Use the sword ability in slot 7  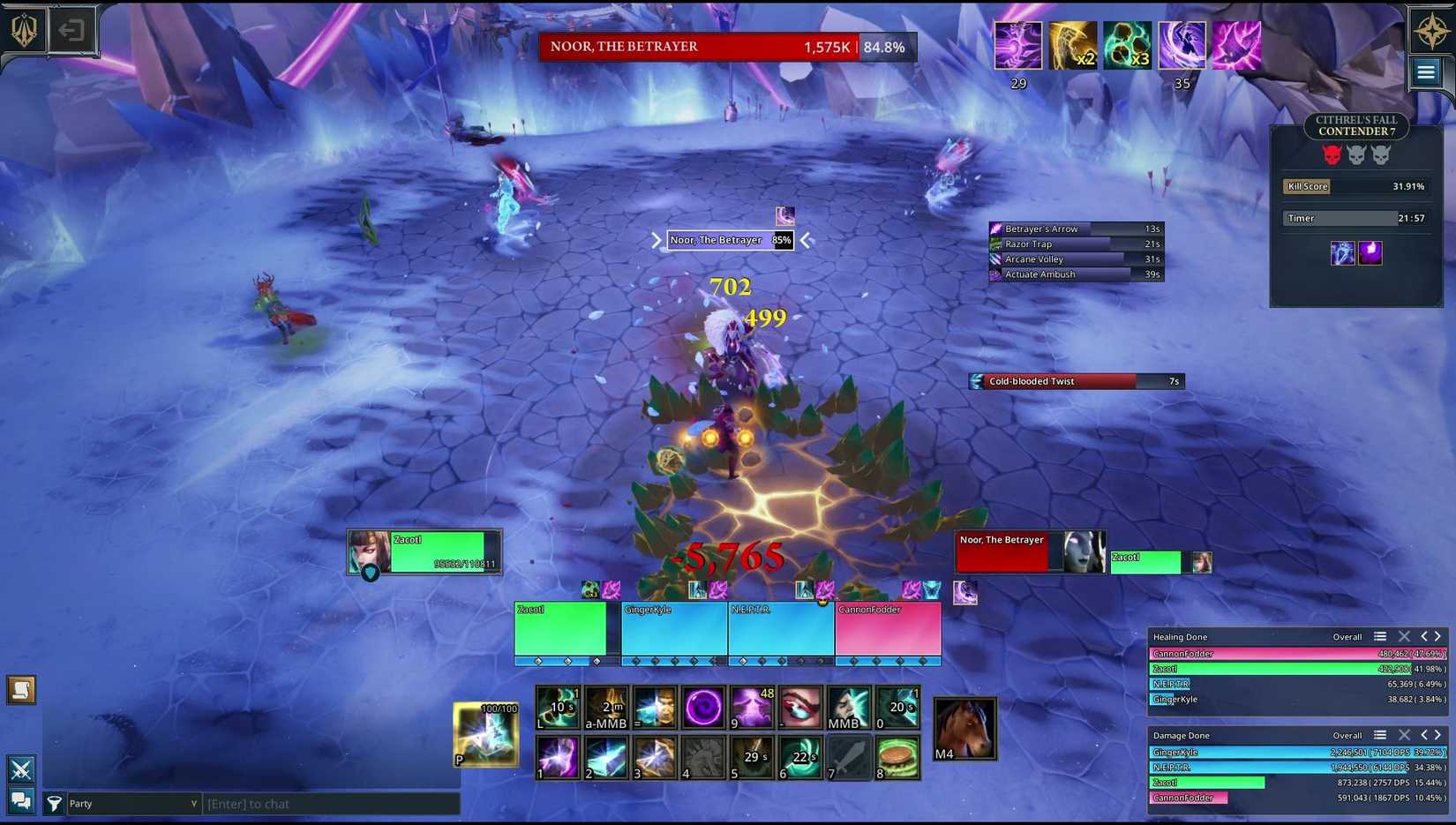tap(848, 758)
